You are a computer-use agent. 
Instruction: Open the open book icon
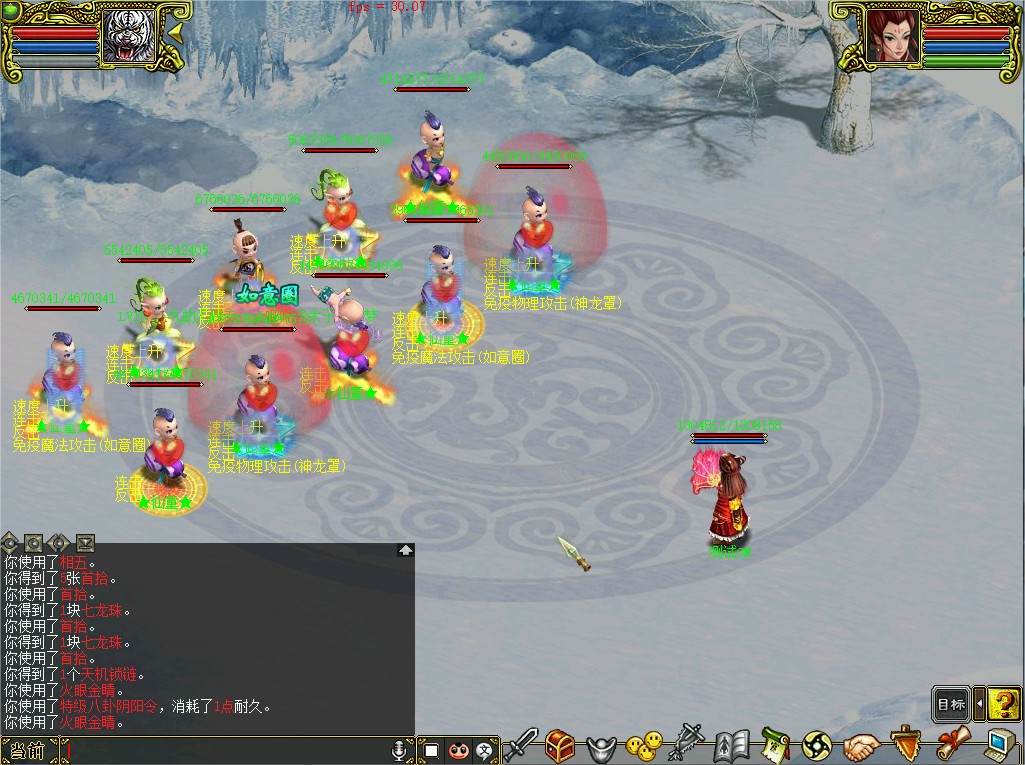(x=733, y=746)
